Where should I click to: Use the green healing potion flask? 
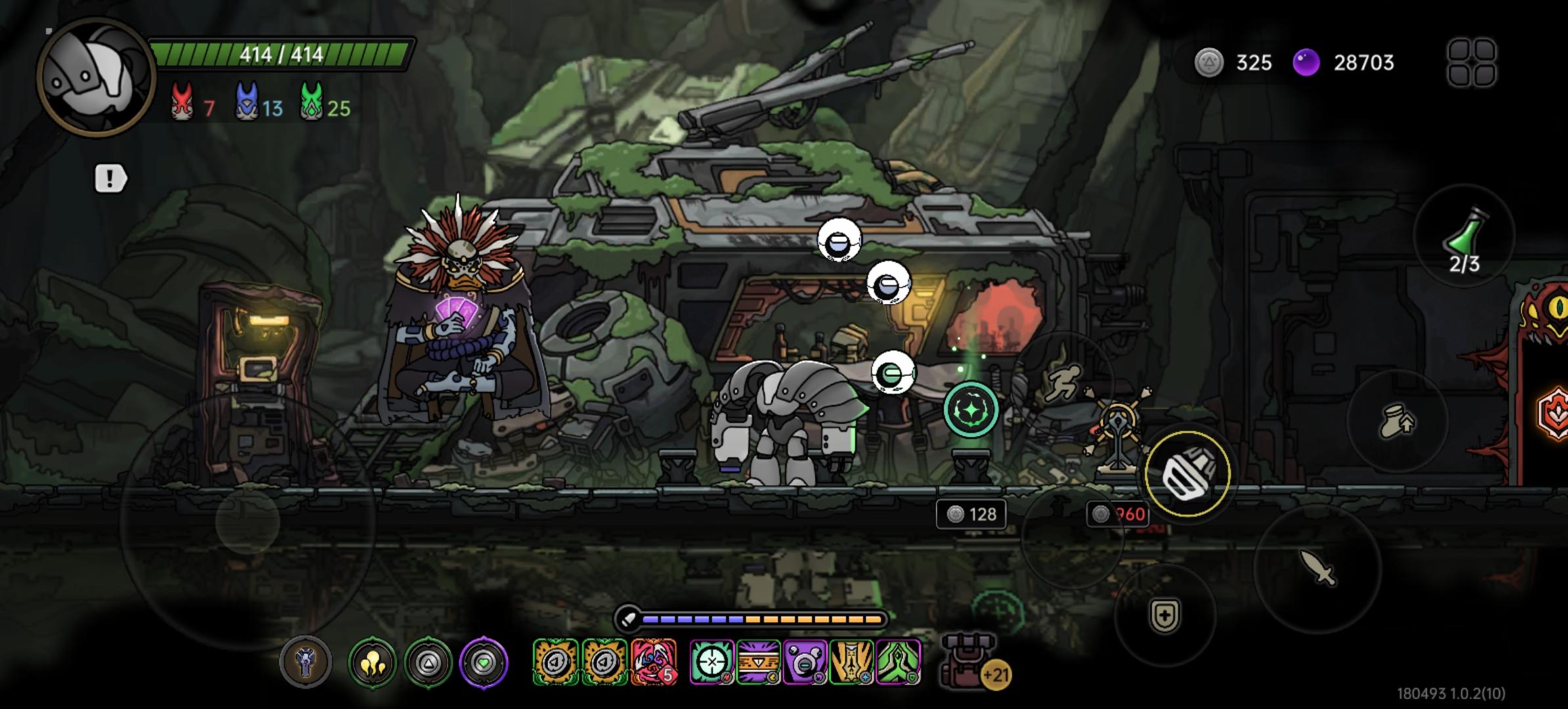point(1464,236)
